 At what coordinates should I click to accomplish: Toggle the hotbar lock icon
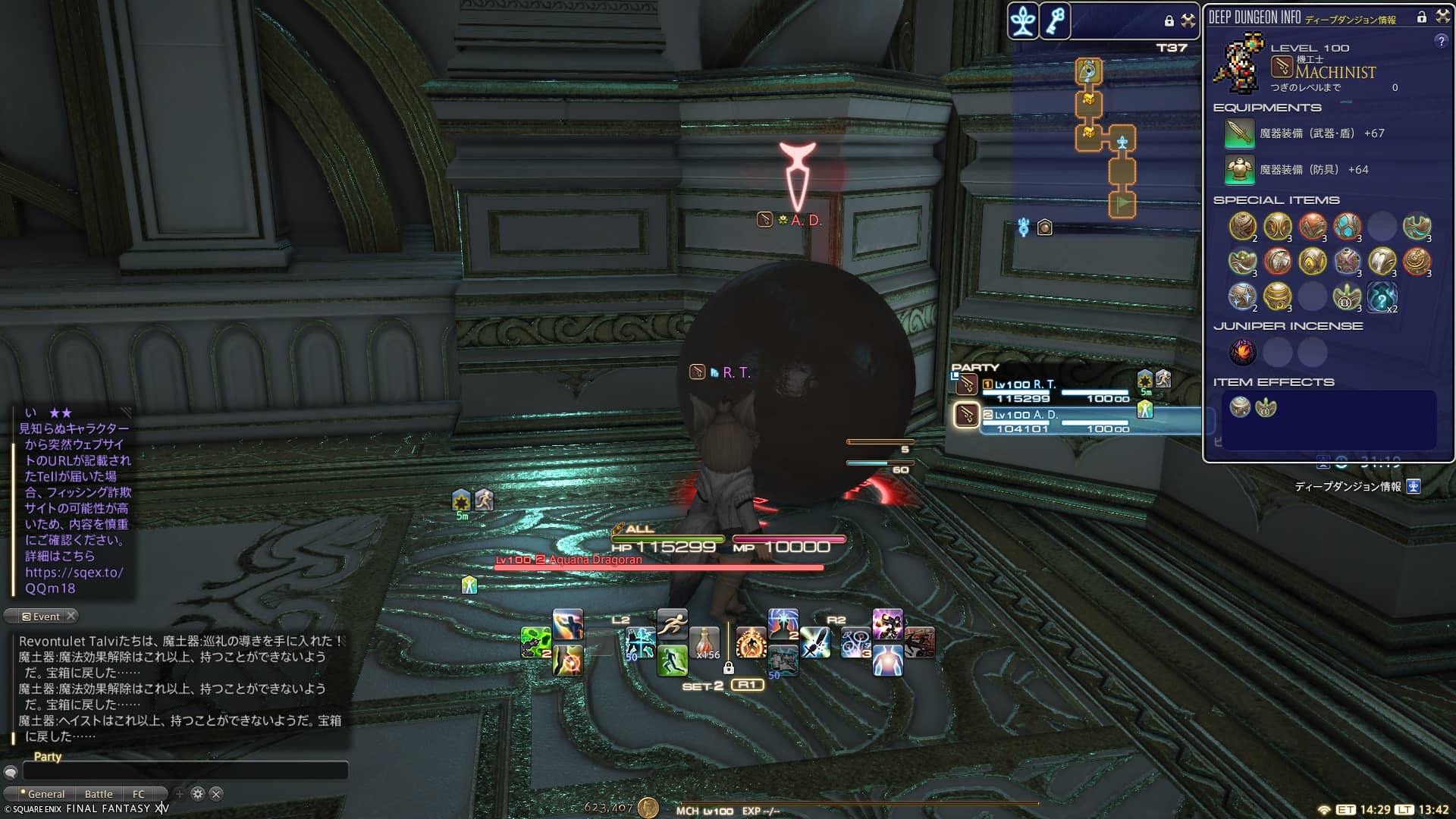point(728,668)
